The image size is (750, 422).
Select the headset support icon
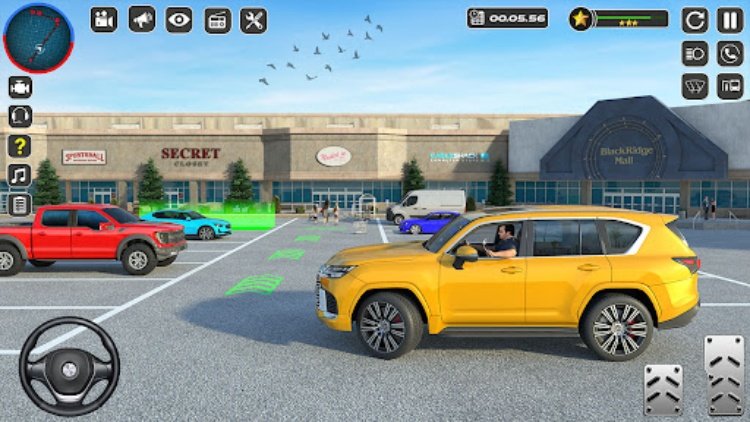20,116
